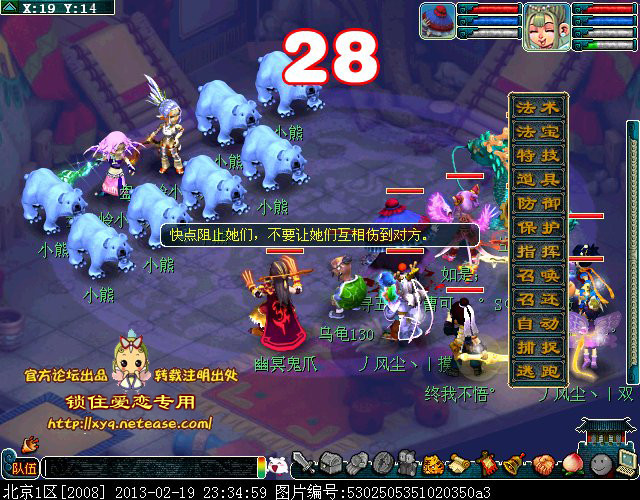Select 逃跑 to flee the battle
This screenshot has width=640, height=500.
click(x=538, y=371)
